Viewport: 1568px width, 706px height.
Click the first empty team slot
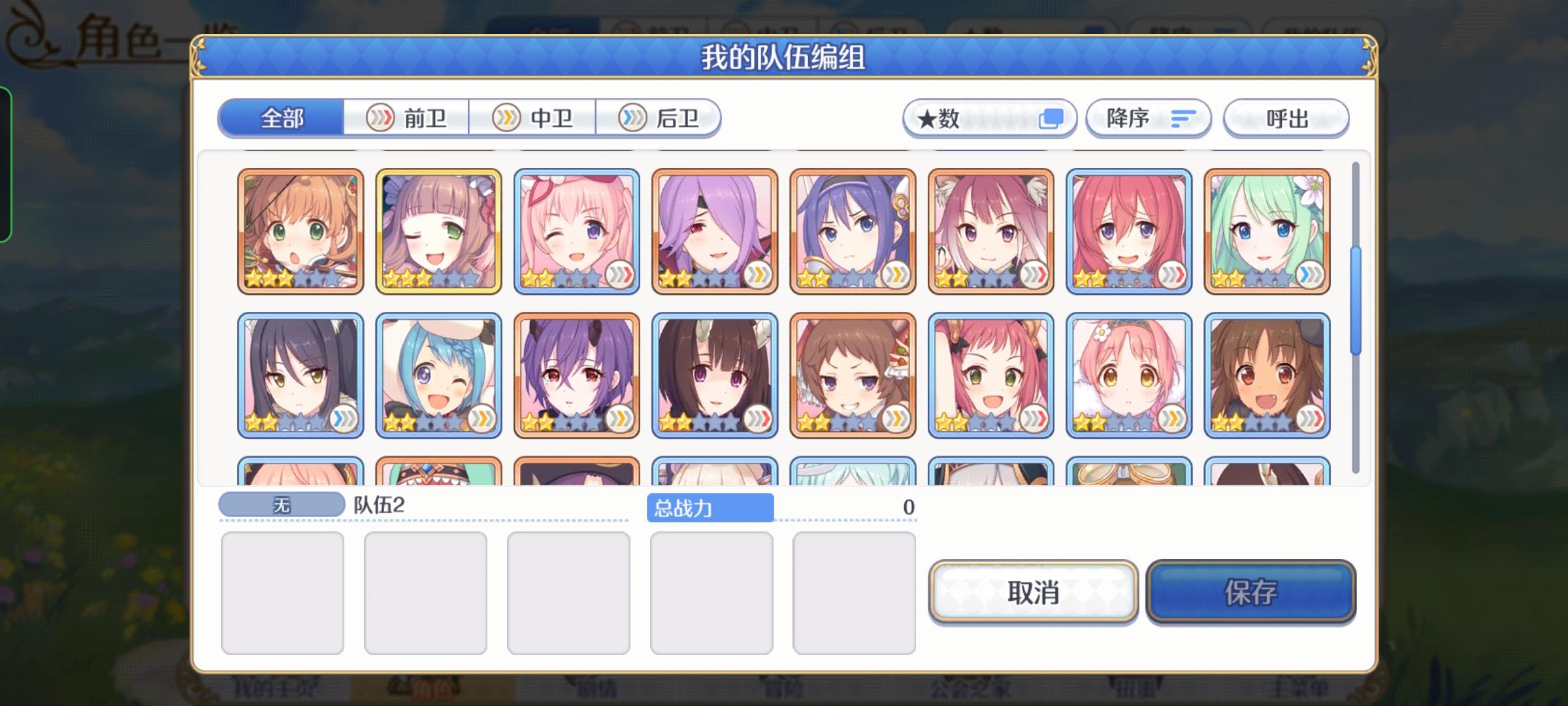click(283, 592)
